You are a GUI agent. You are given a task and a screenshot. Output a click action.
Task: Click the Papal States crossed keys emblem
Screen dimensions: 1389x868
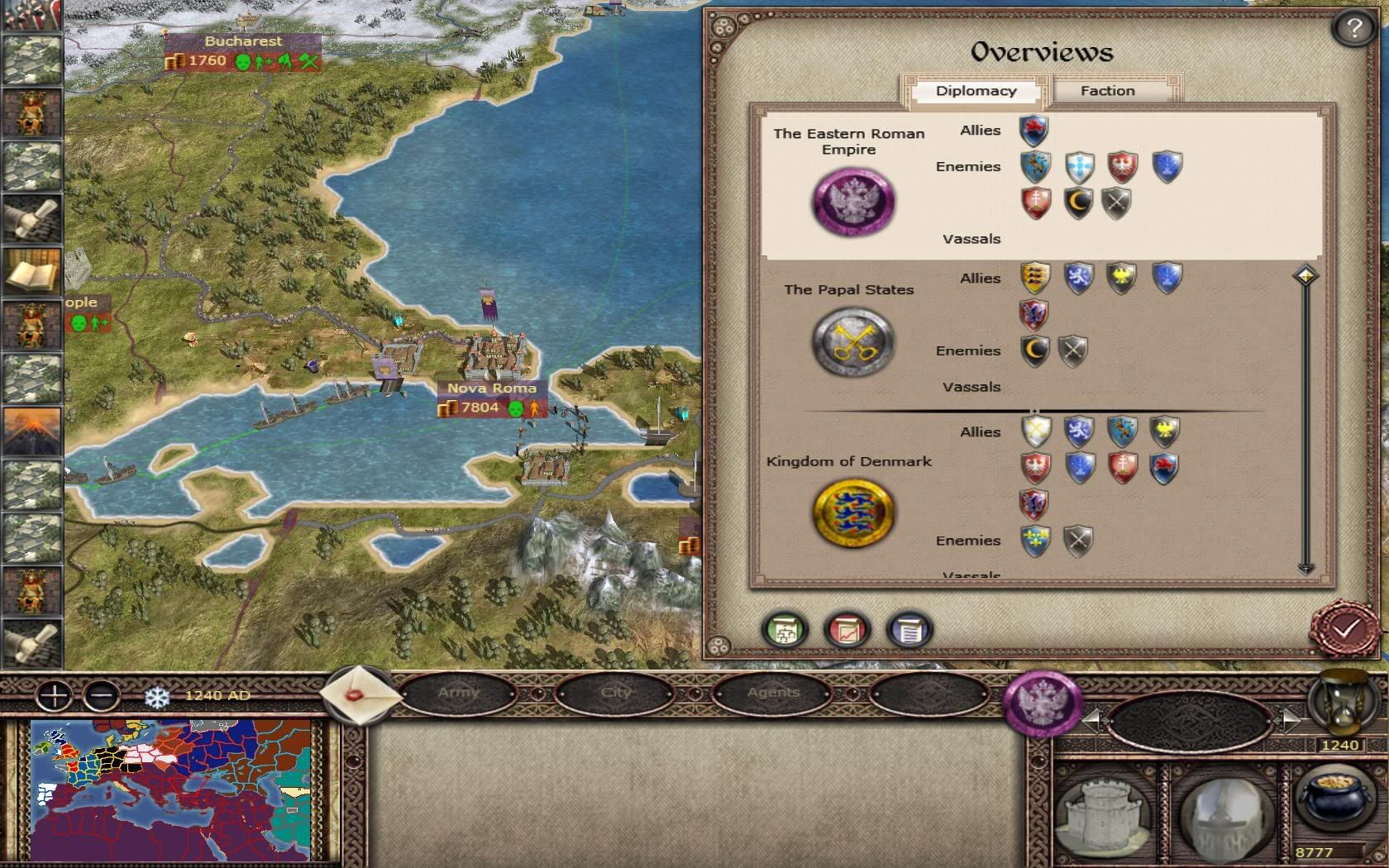coord(852,341)
